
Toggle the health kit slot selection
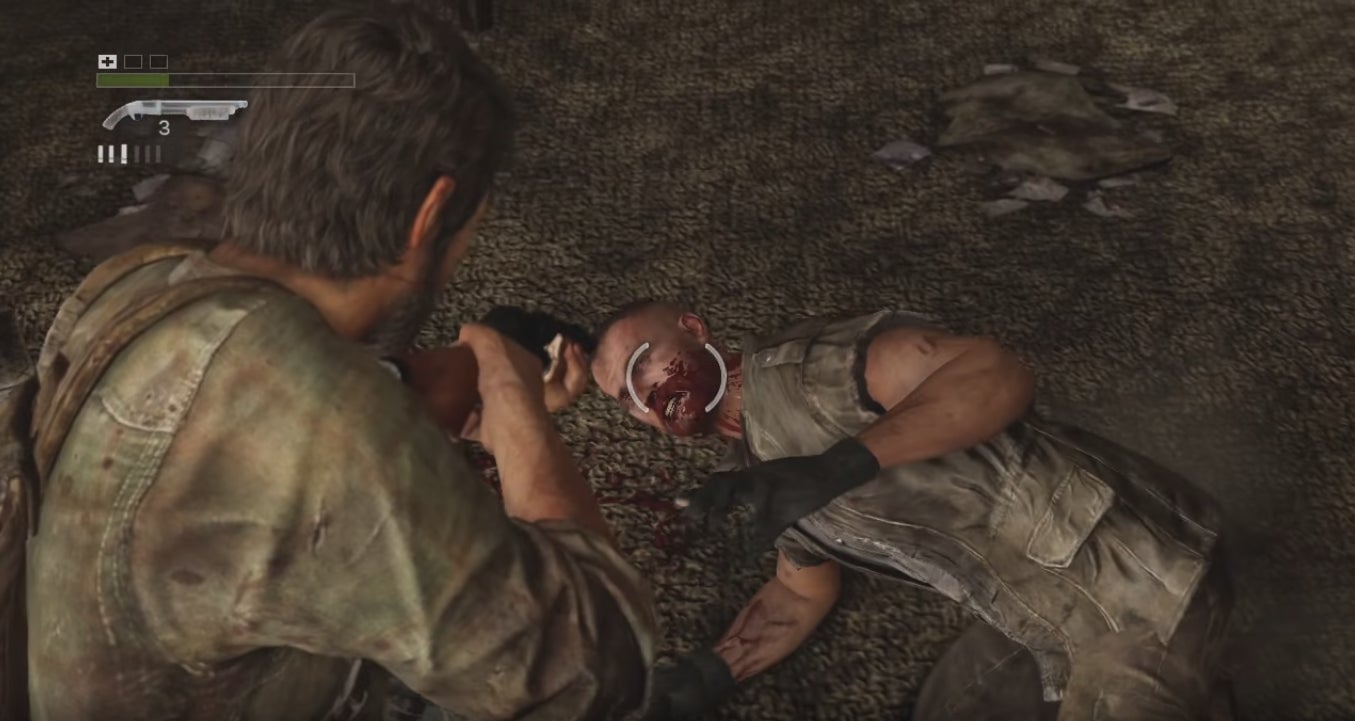(107, 61)
